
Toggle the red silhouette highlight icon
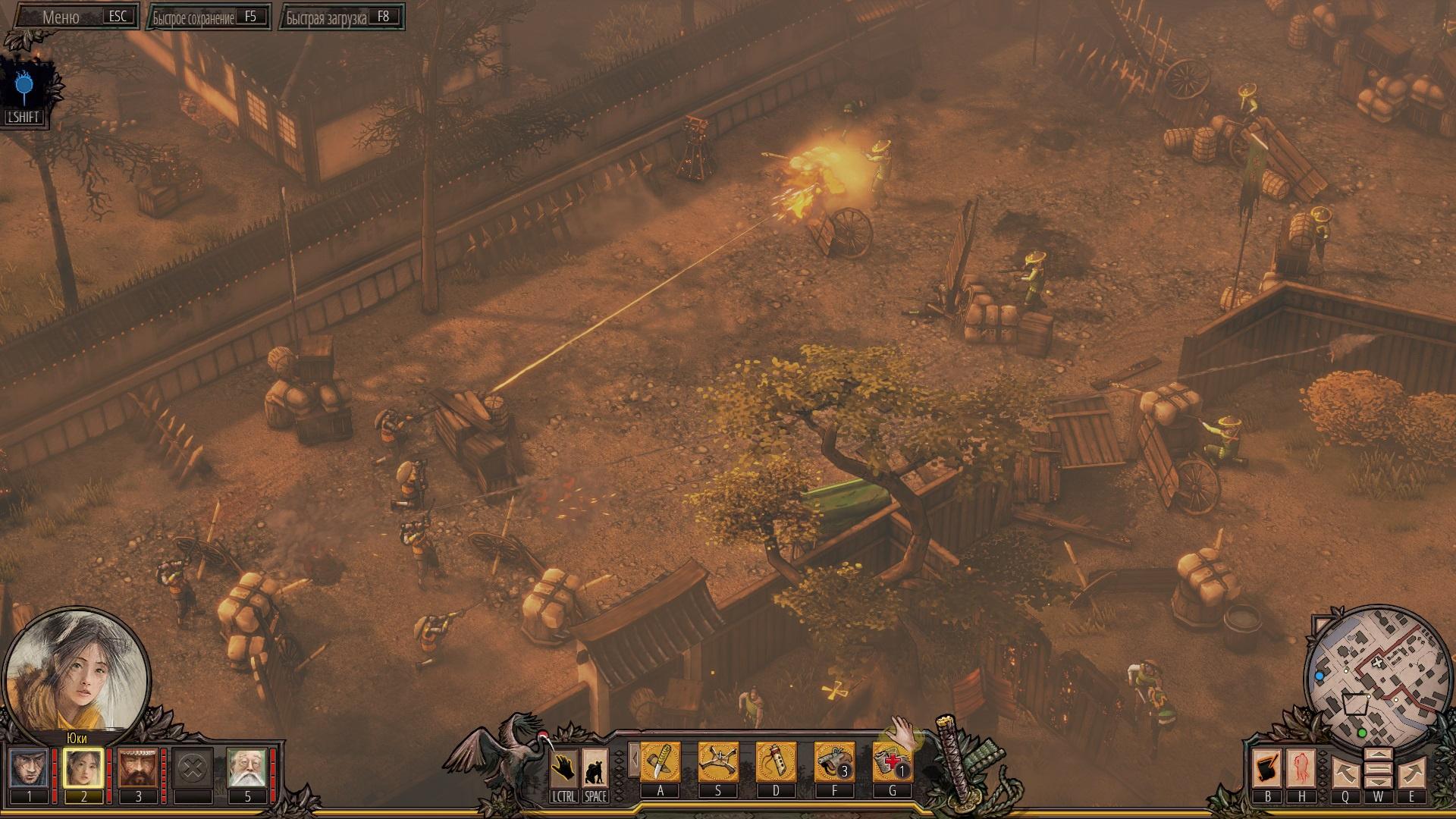click(x=1302, y=768)
